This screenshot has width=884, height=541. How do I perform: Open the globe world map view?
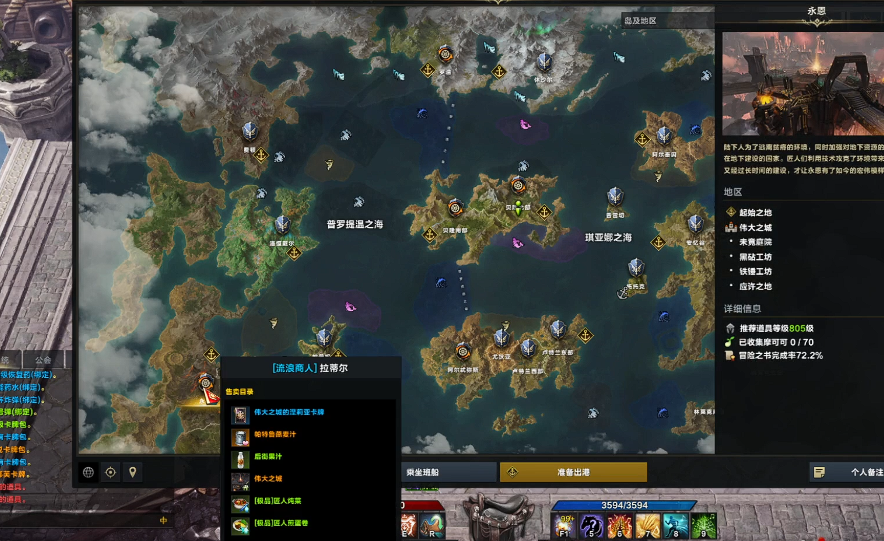(89, 472)
